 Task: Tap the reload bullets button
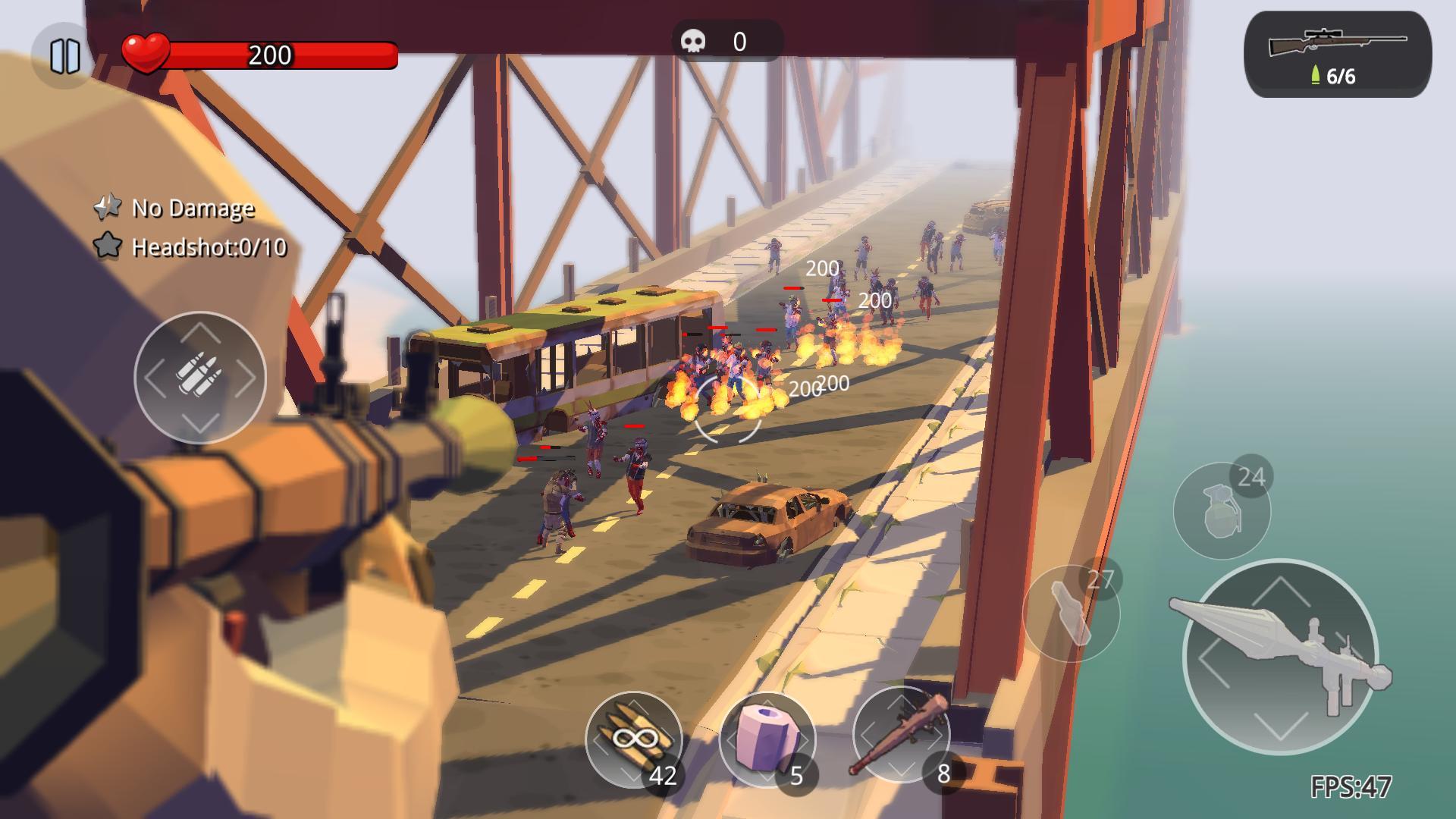(x=200, y=377)
